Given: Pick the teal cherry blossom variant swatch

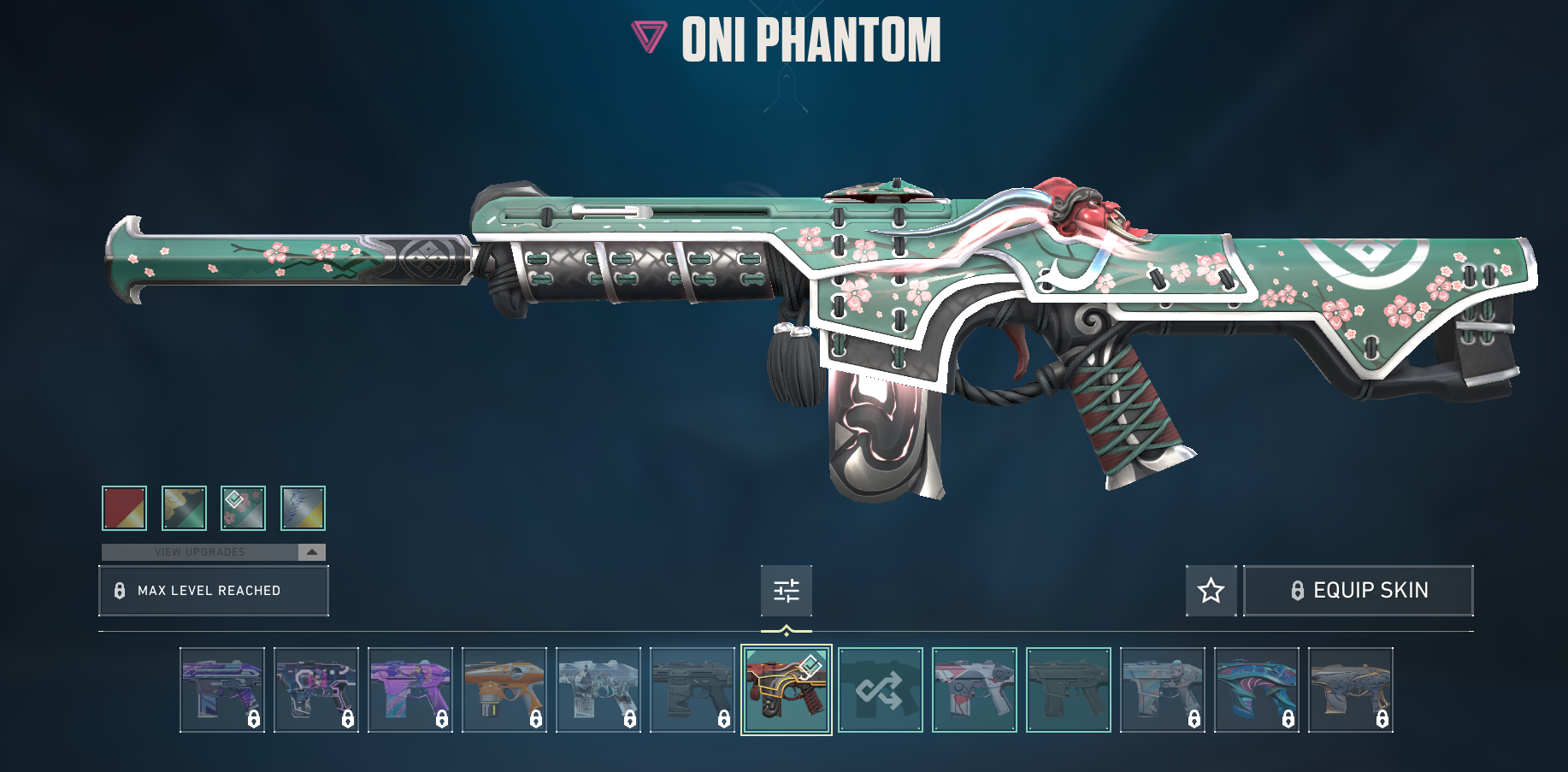Looking at the screenshot, I should point(244,508).
